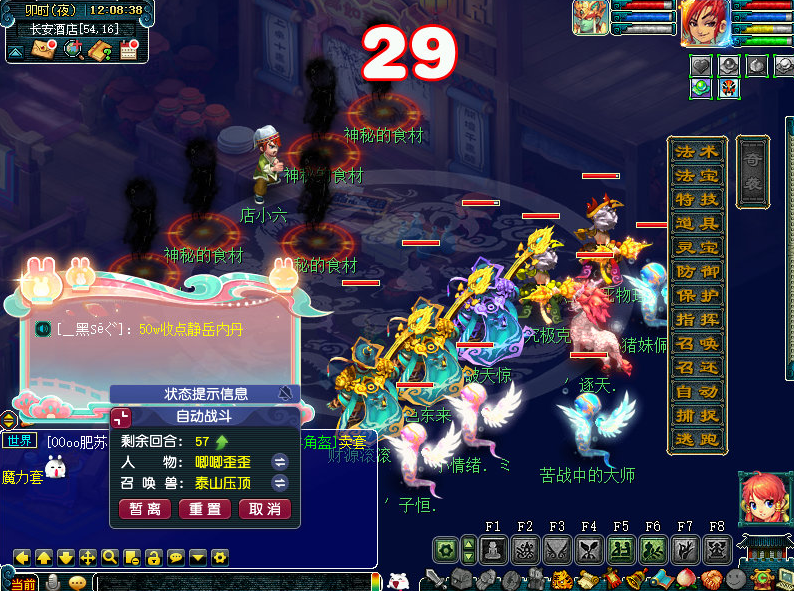This screenshot has height=591, width=794.
Task: Select the 捕捉 capture command
Action: [x=696, y=416]
